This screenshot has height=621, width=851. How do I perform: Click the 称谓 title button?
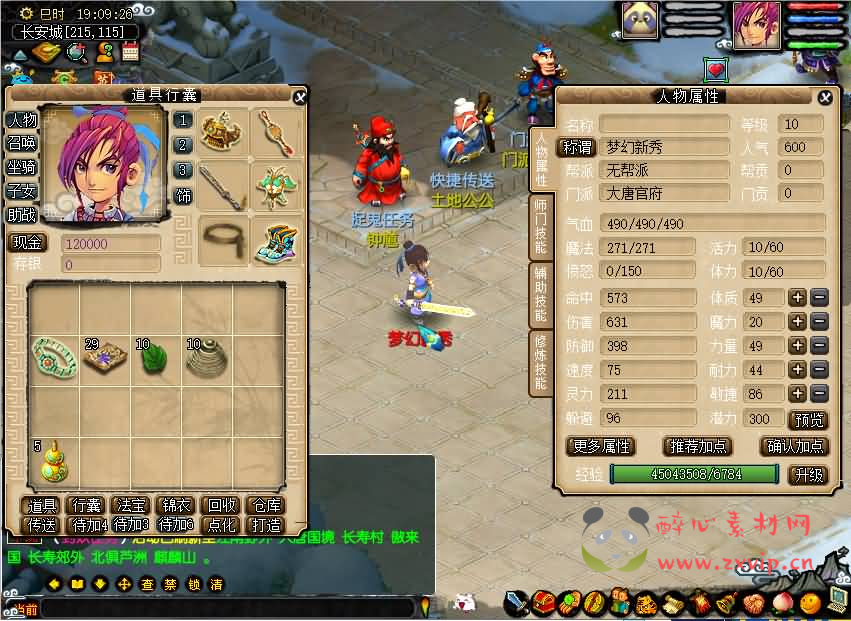point(576,147)
